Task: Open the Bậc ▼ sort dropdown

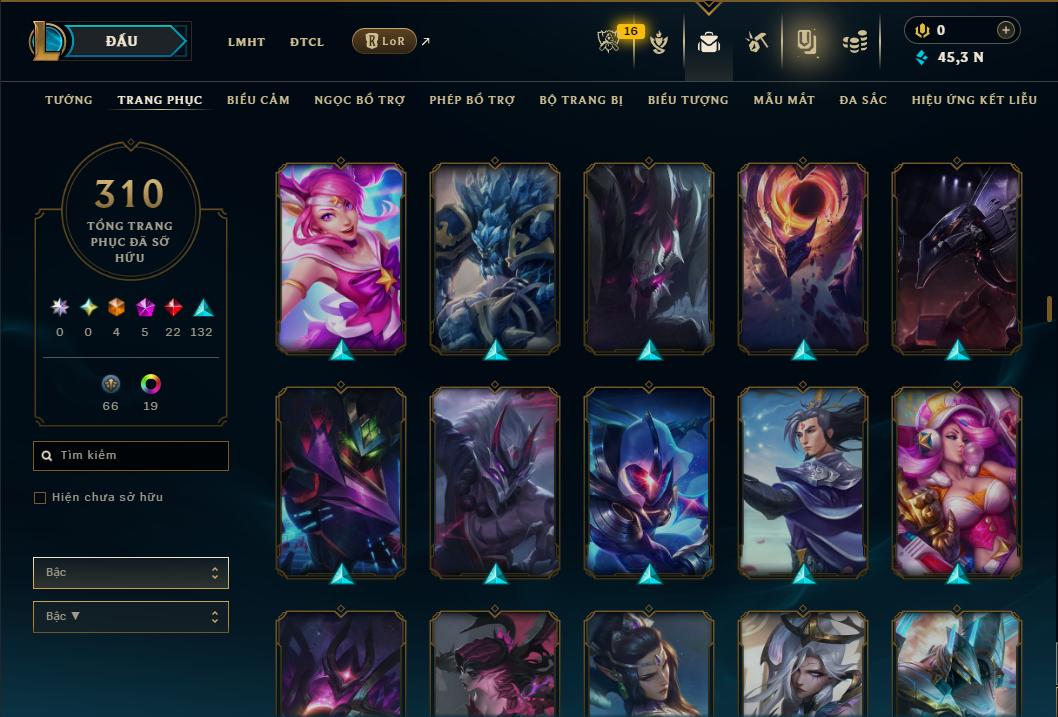Action: [x=131, y=617]
